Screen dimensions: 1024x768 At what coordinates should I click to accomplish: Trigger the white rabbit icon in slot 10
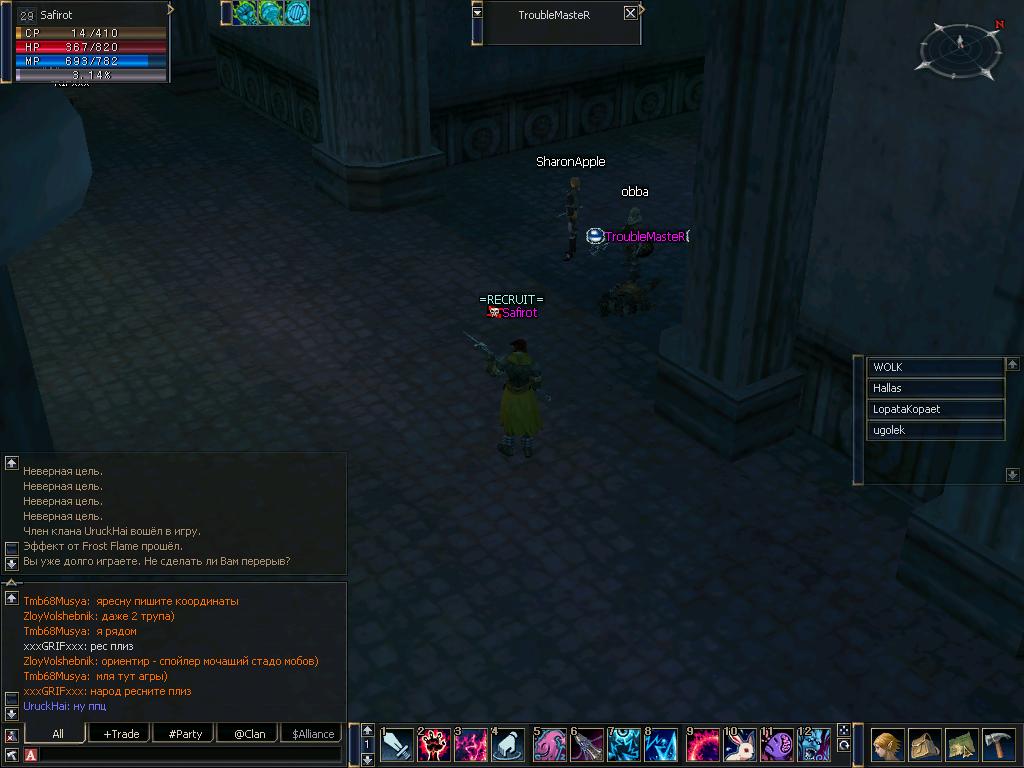740,745
